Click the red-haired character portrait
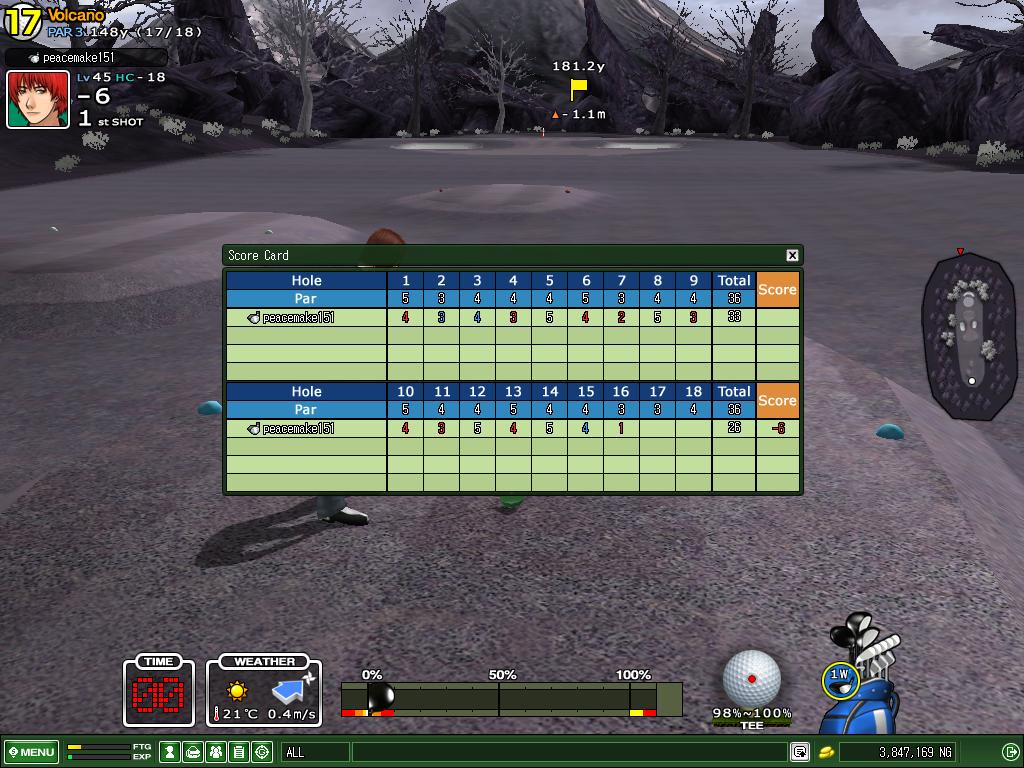Image resolution: width=1024 pixels, height=768 pixels. pos(38,99)
